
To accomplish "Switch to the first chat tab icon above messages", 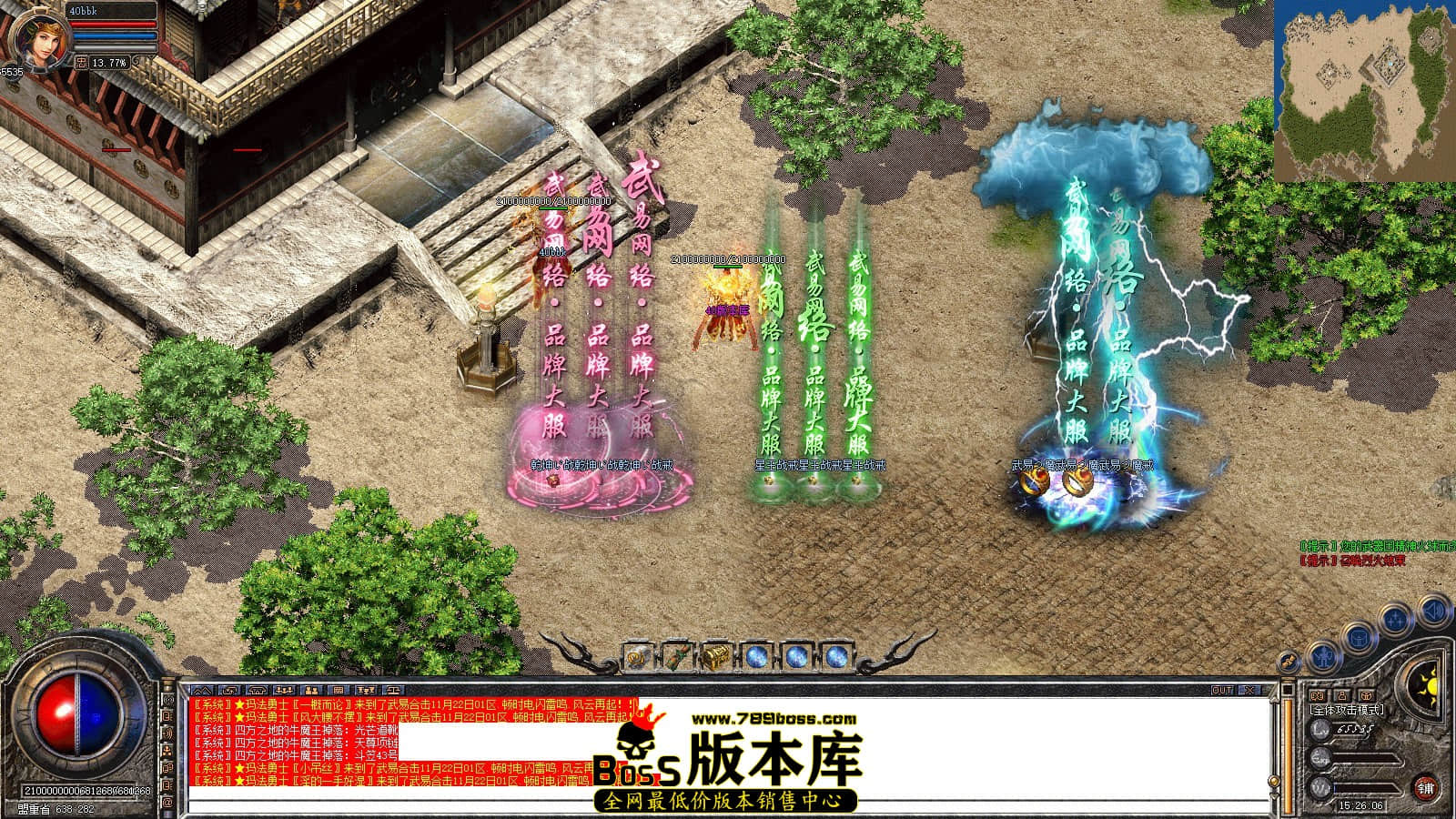I will [202, 690].
